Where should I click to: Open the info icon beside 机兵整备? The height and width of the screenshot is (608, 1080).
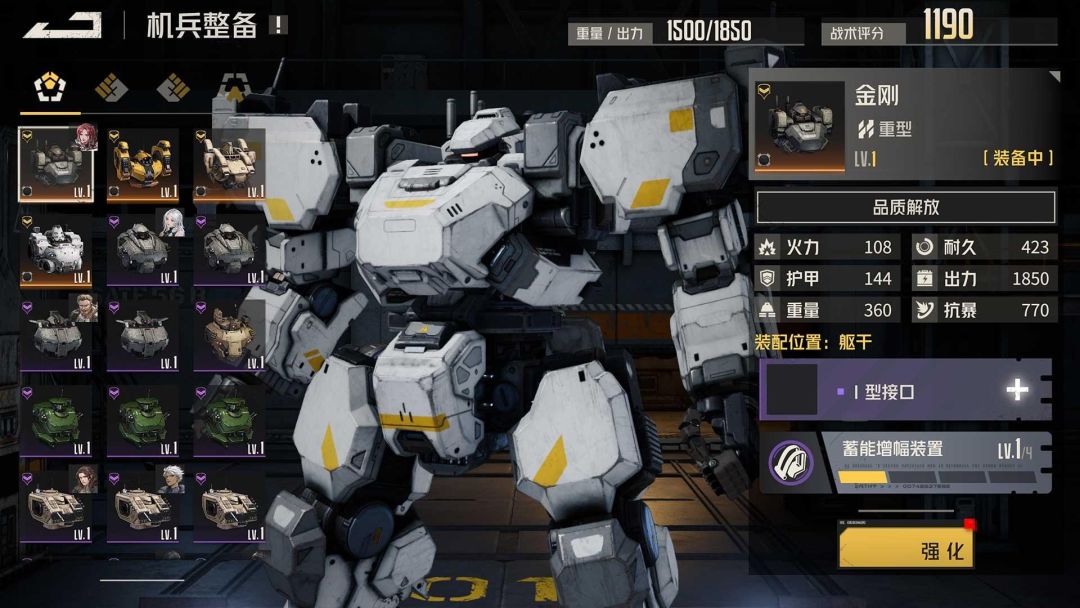278,25
